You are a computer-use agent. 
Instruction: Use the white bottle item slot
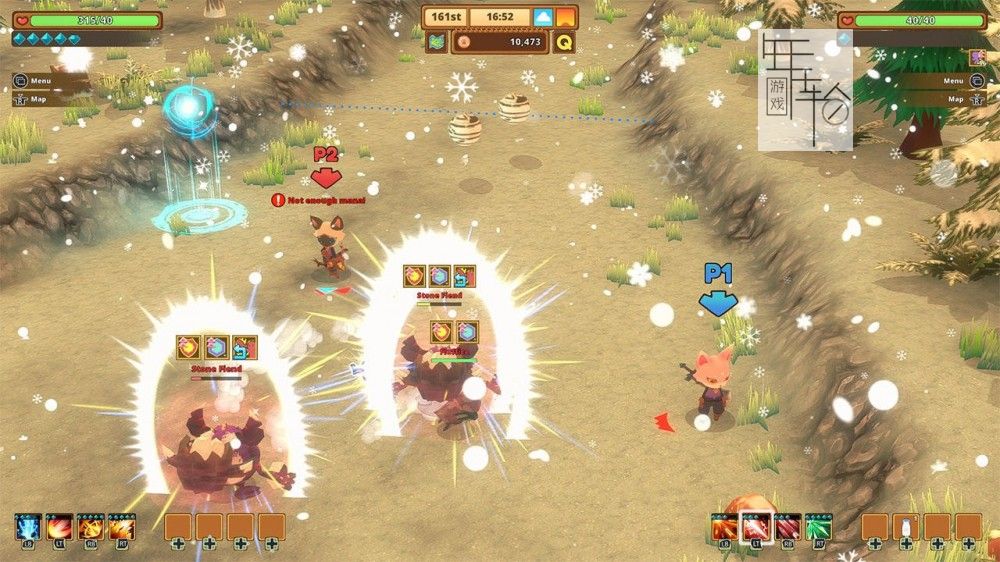pyautogui.click(x=907, y=527)
